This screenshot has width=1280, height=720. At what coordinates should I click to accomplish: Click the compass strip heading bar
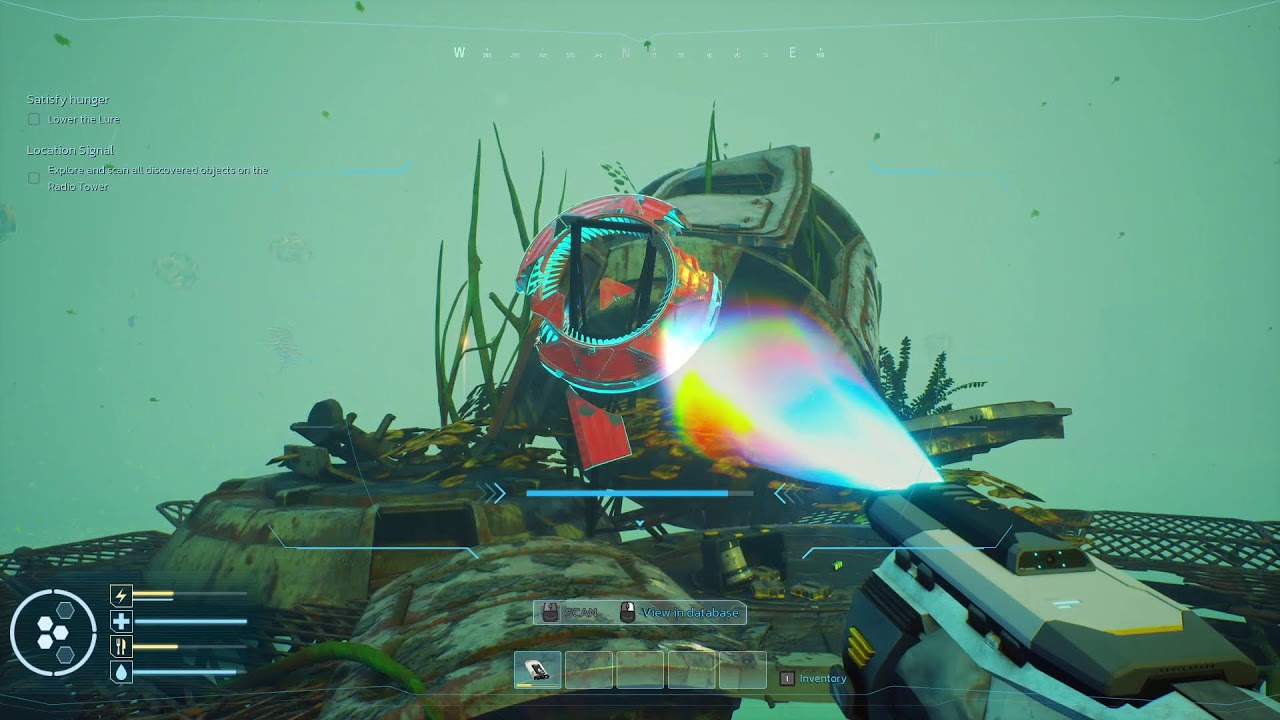coord(640,53)
